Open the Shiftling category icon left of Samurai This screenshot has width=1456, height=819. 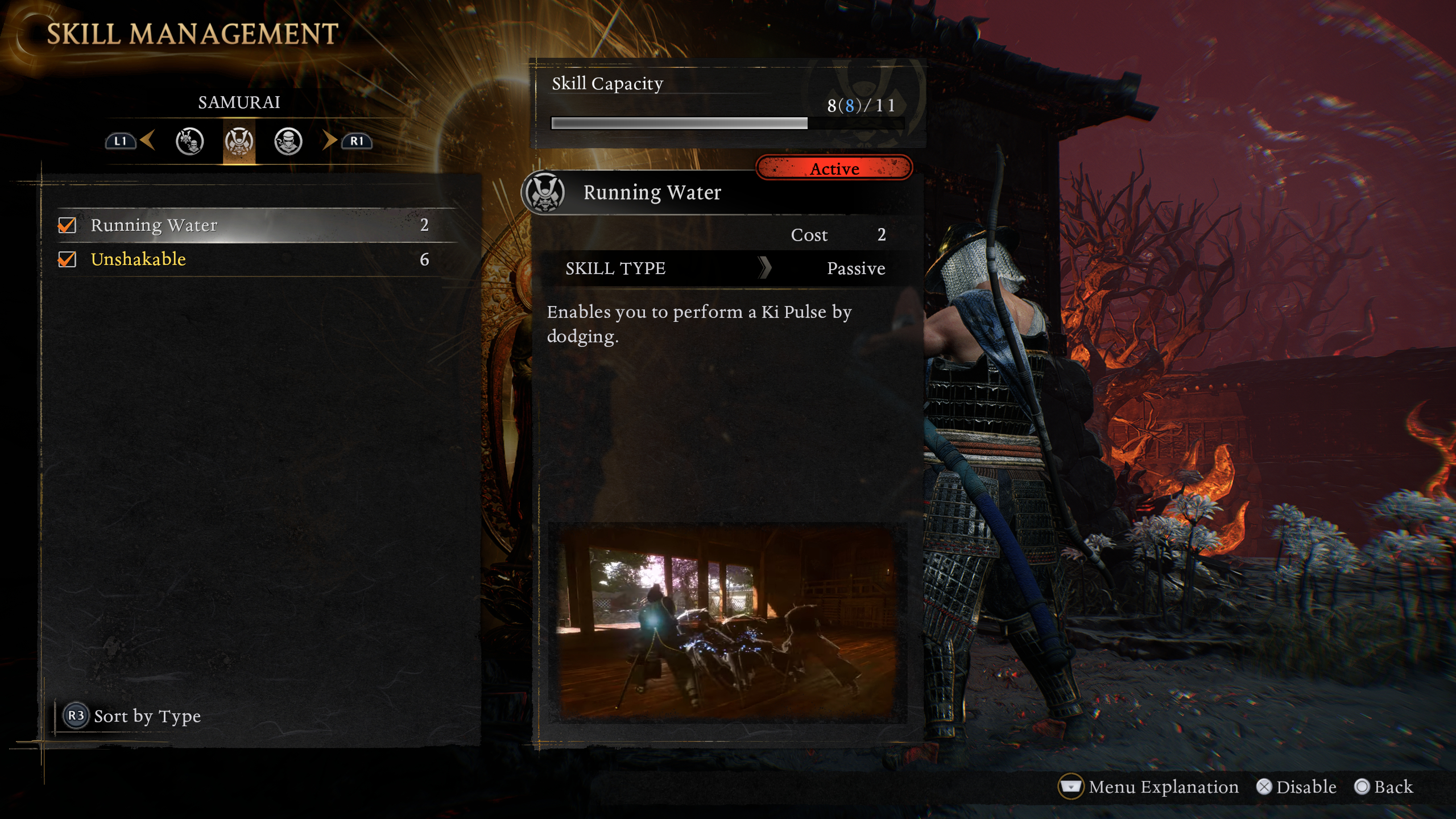[x=191, y=143]
